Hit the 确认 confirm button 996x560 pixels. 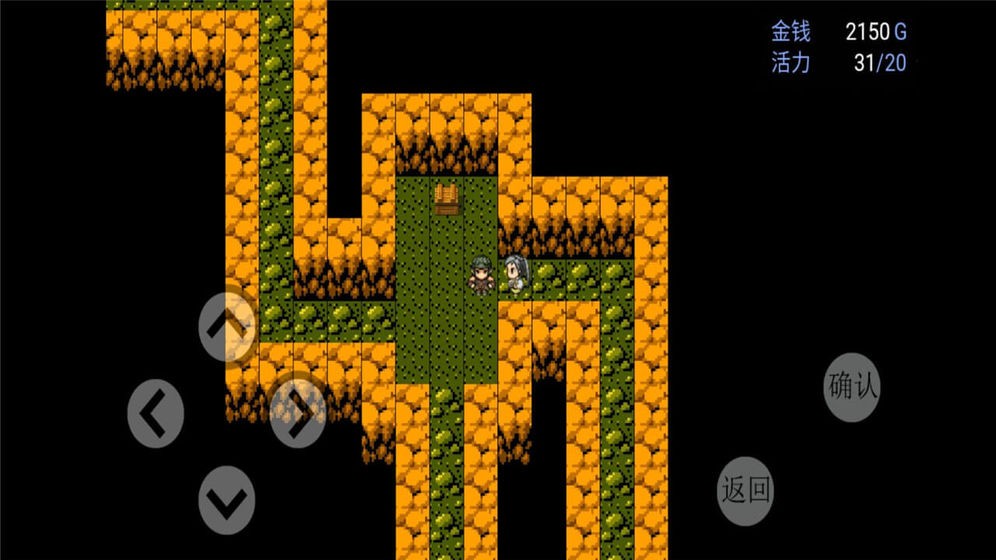[852, 386]
